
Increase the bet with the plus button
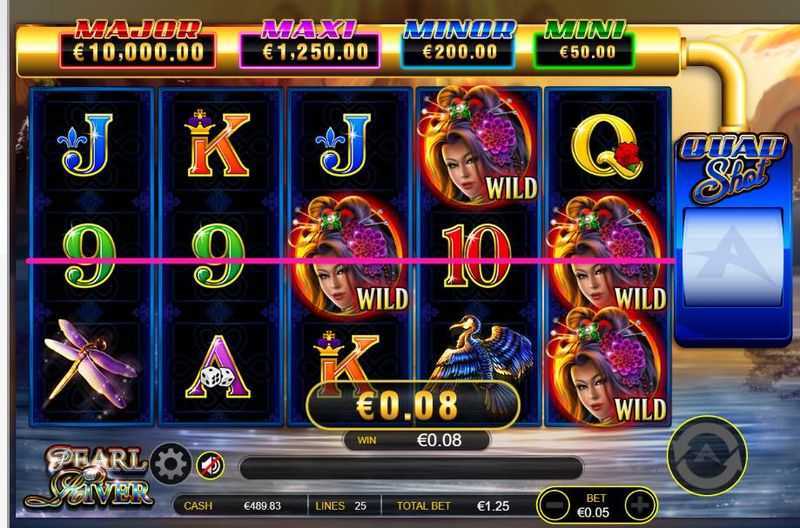[x=638, y=506]
